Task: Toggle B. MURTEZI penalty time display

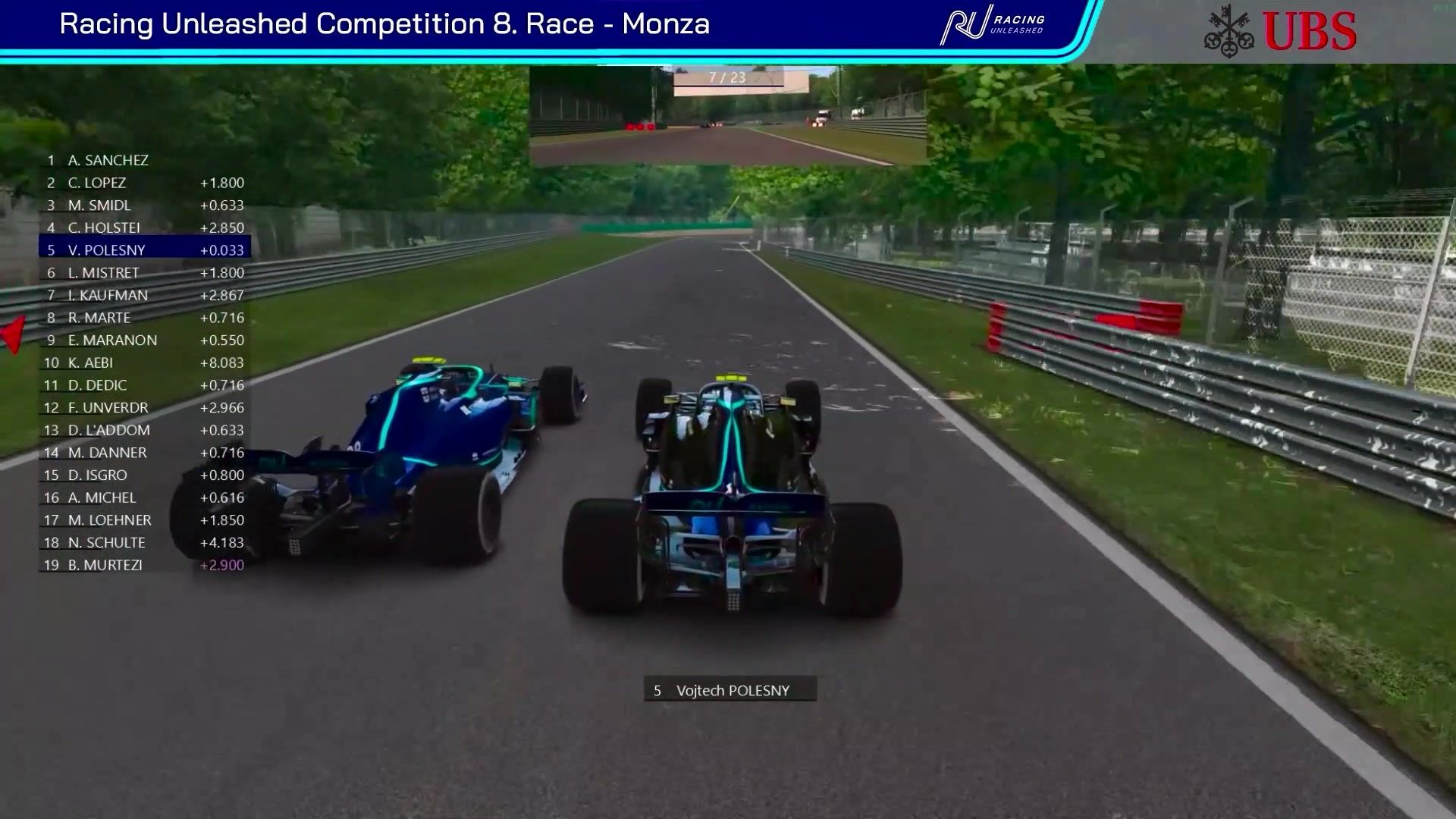Action: (222, 565)
